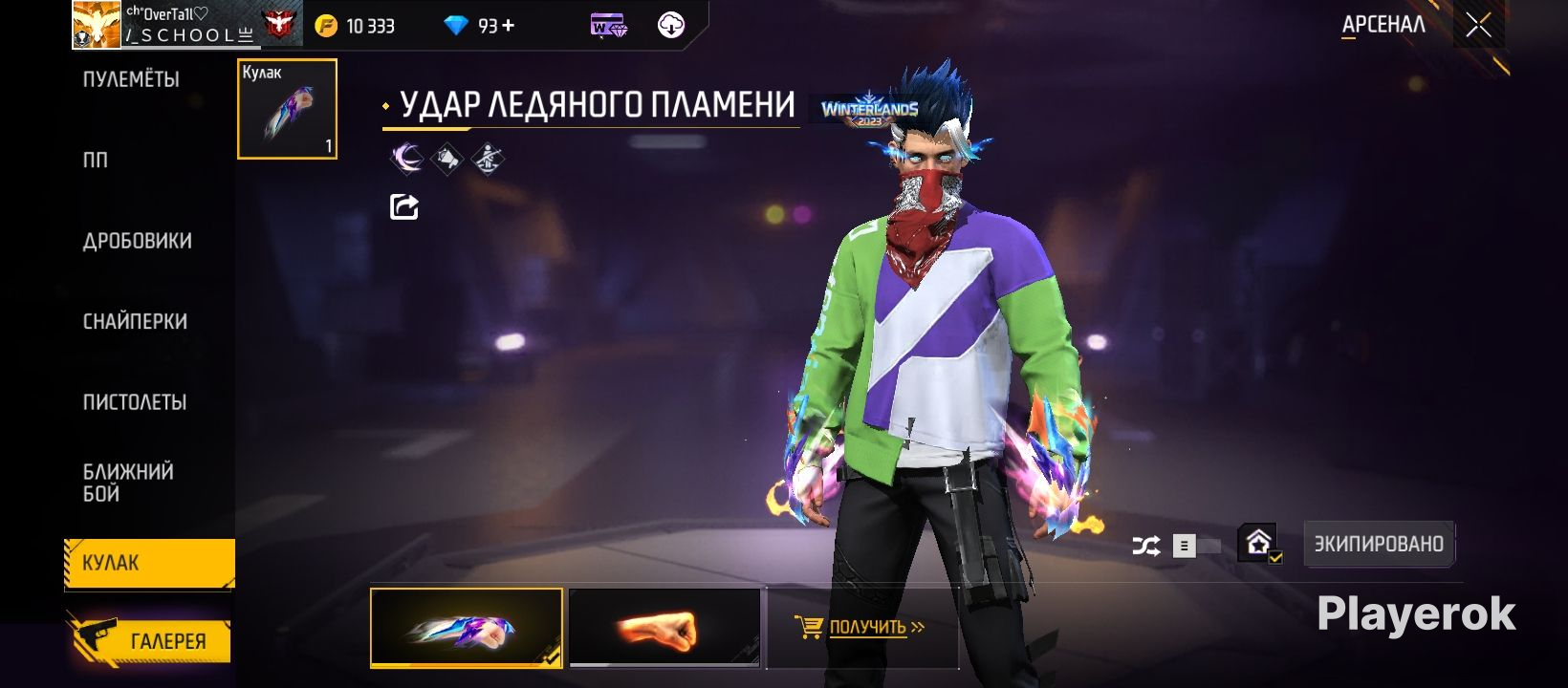Screen dimensions: 1568x688
Task: Share the skin via share icon
Action: click(x=403, y=206)
